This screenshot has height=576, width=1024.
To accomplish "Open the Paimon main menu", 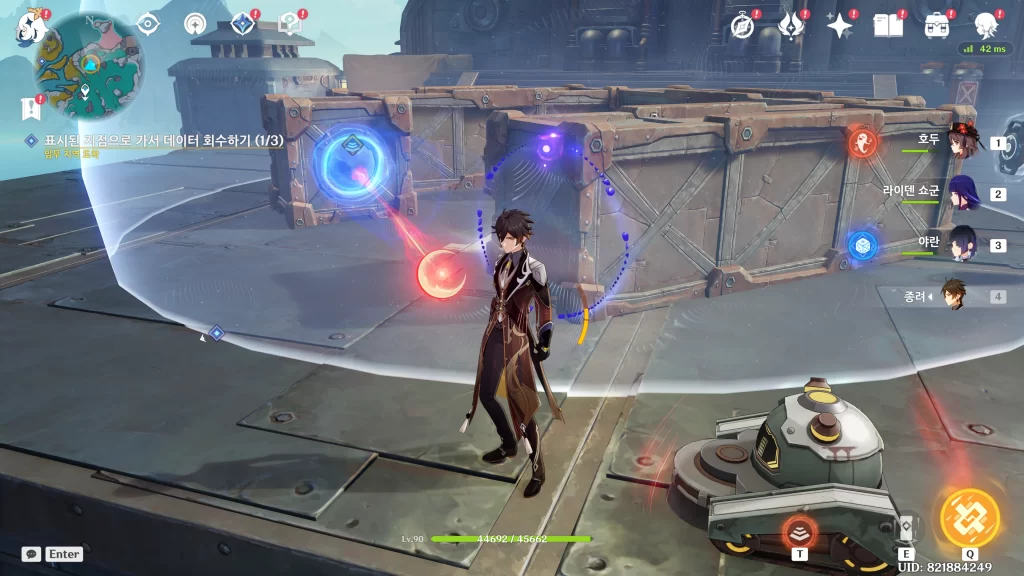I will tap(27, 27).
